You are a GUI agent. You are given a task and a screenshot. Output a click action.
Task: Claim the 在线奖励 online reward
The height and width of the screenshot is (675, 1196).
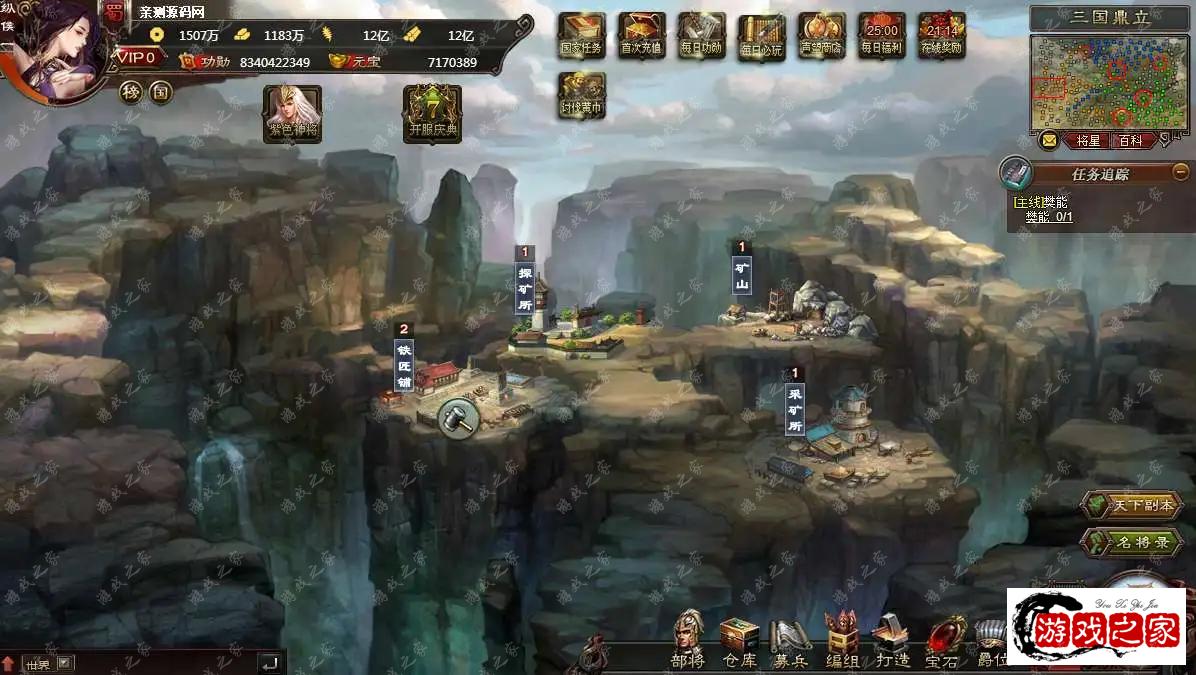(x=941, y=36)
